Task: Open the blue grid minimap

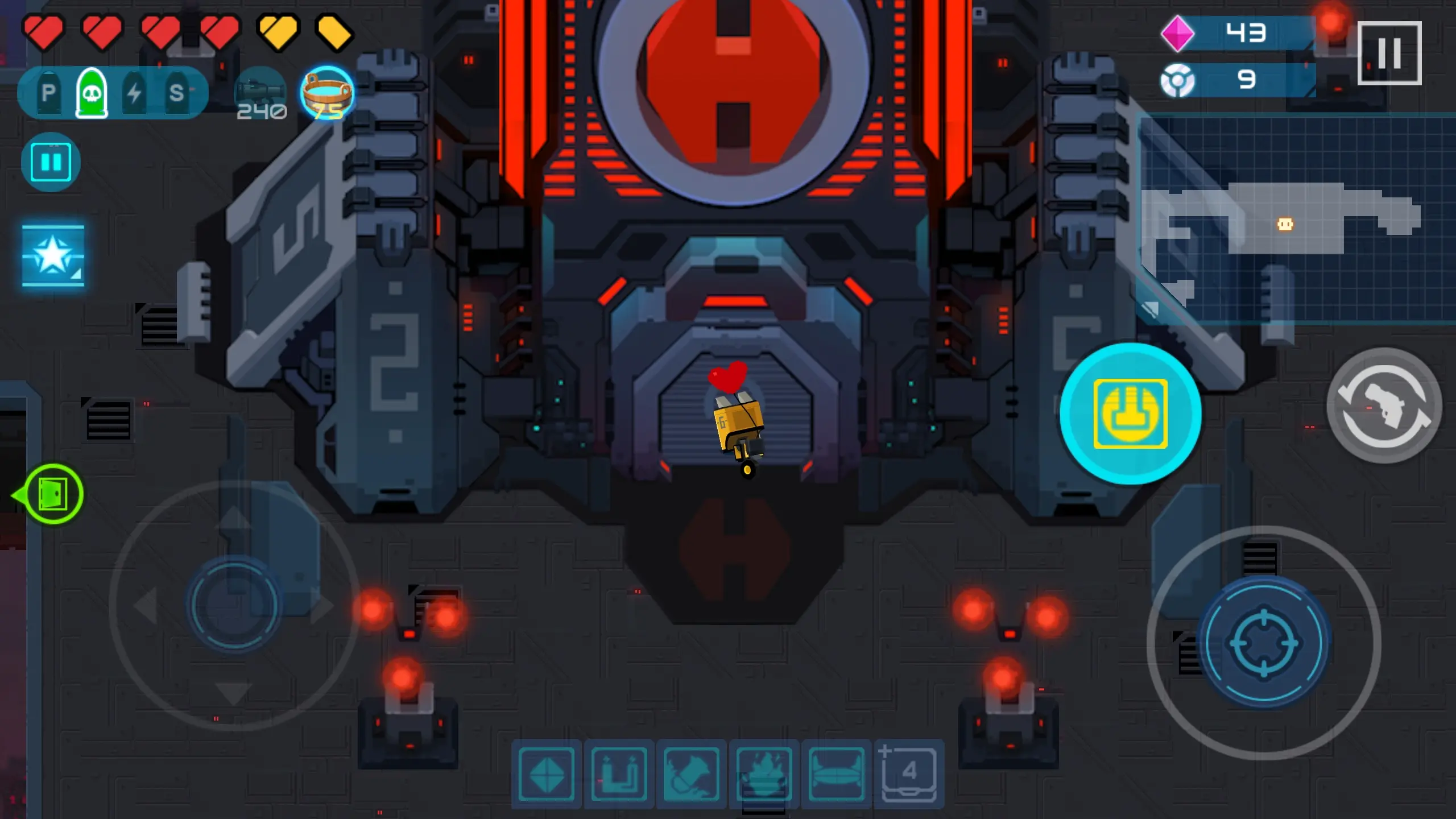Action: click(1297, 219)
